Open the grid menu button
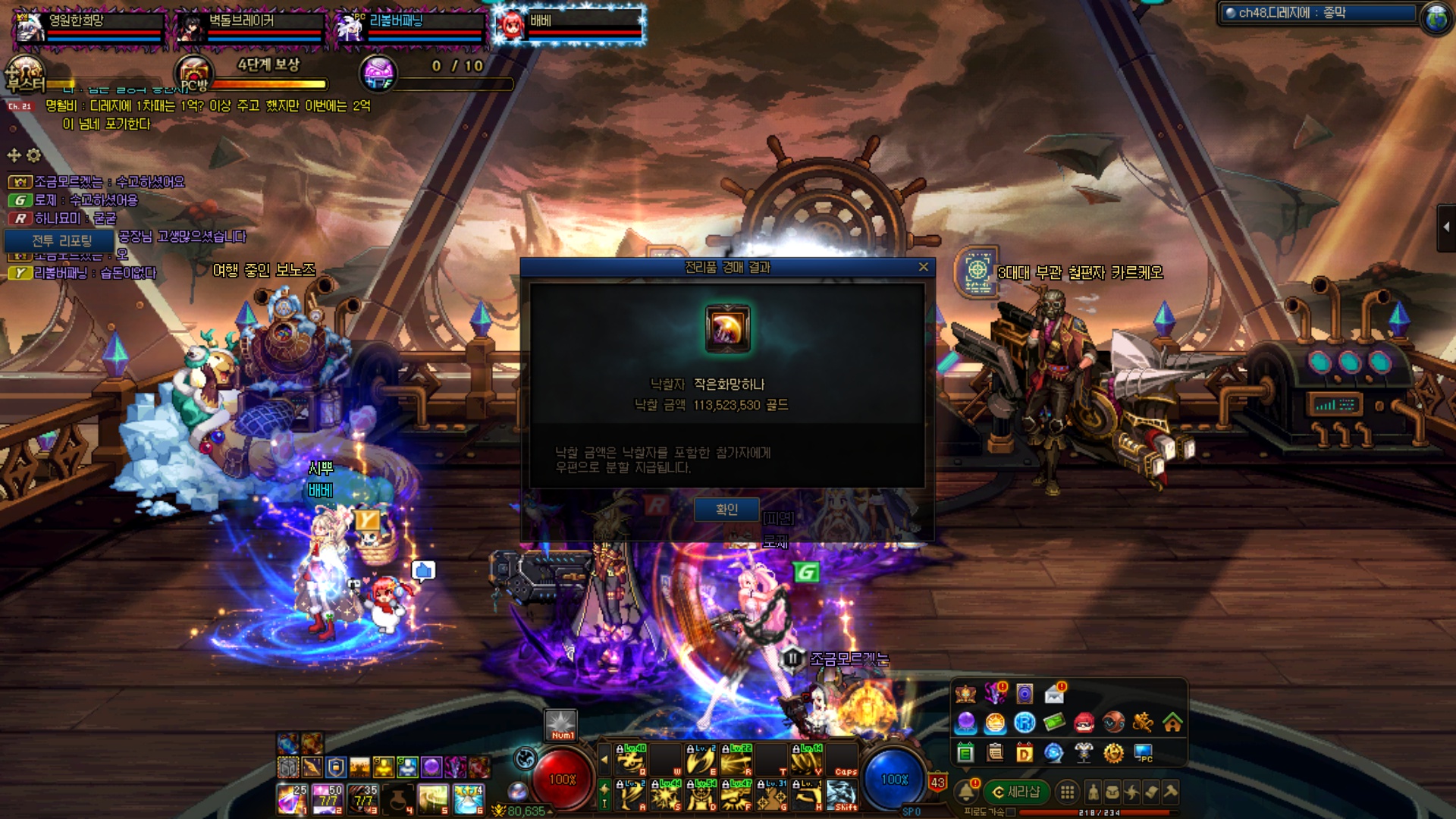The width and height of the screenshot is (1456, 819). 1067,792
